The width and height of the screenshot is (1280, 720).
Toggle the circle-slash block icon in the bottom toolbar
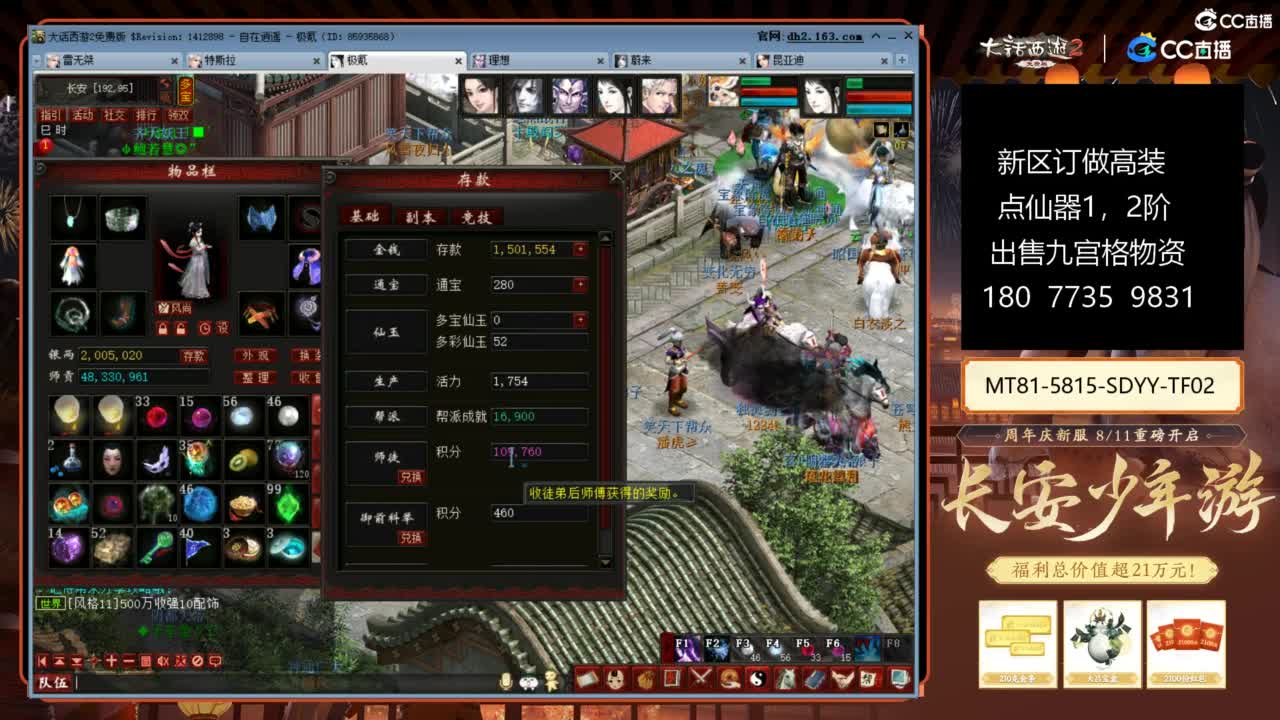pos(198,660)
